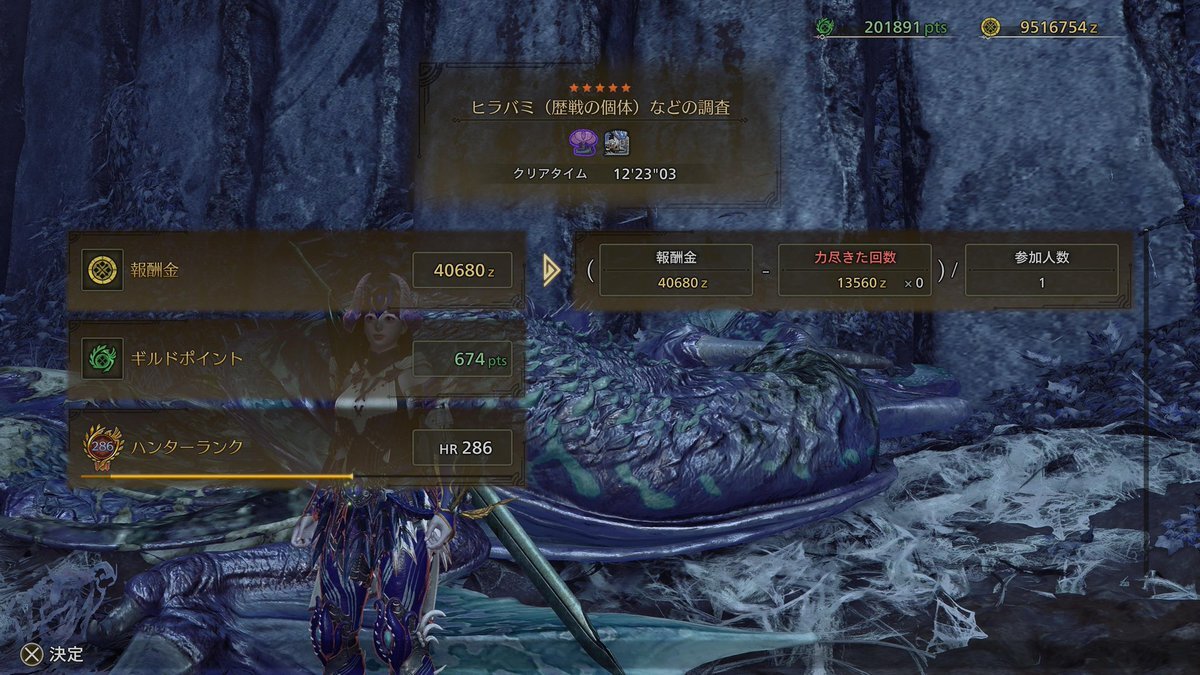The width and height of the screenshot is (1200, 675).
Task: Click the second target monster icon
Action: point(616,141)
